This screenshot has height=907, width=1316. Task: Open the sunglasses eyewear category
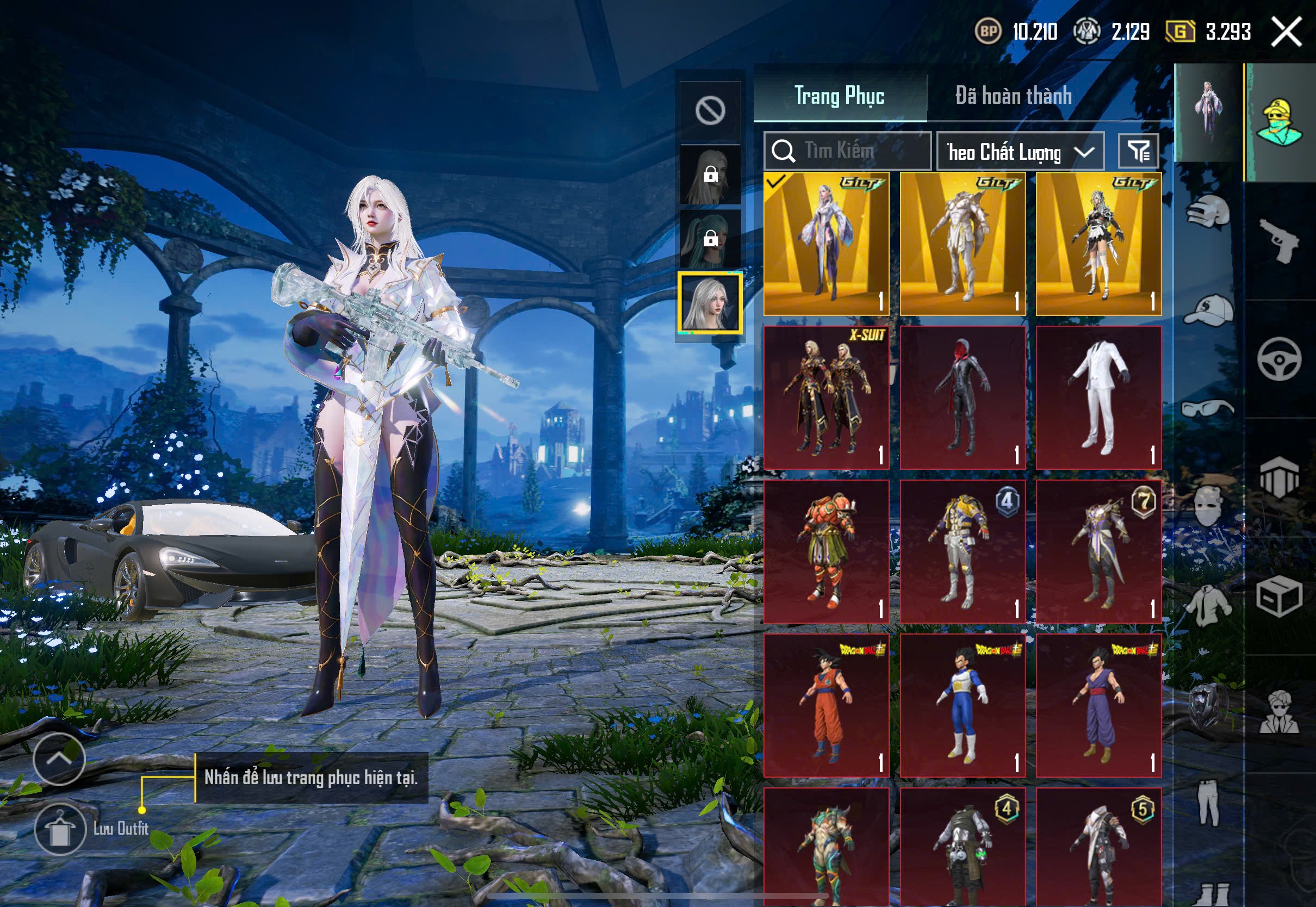point(1208,408)
